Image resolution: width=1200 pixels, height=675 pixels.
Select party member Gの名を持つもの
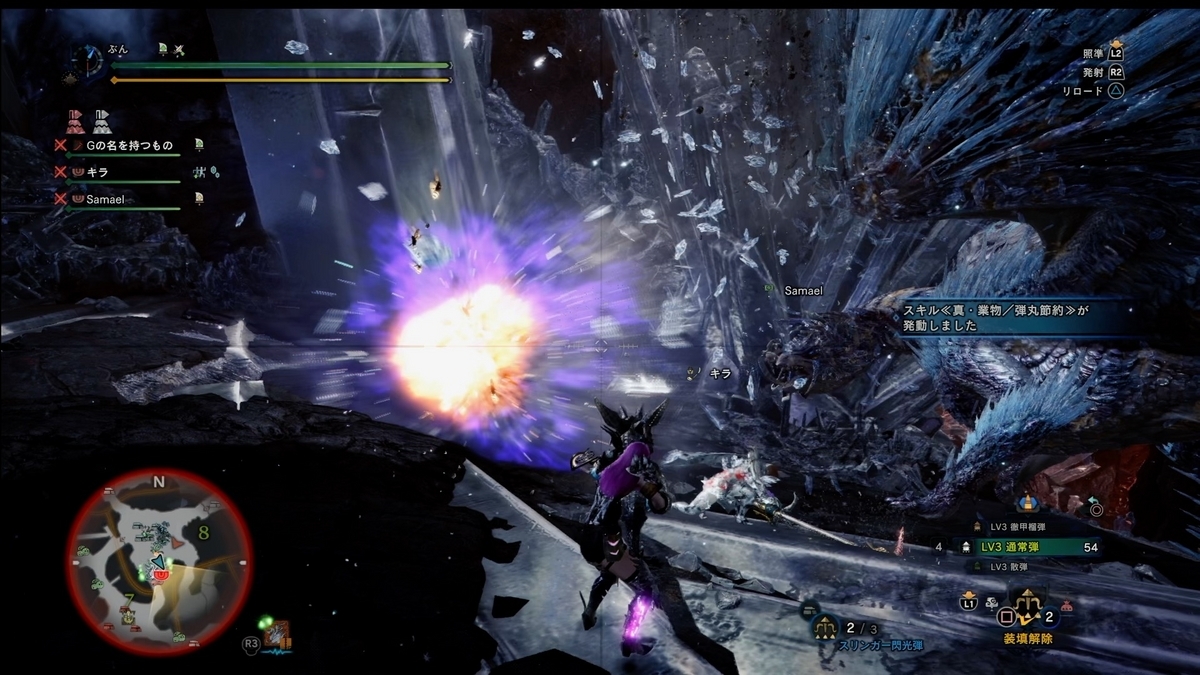(130, 146)
